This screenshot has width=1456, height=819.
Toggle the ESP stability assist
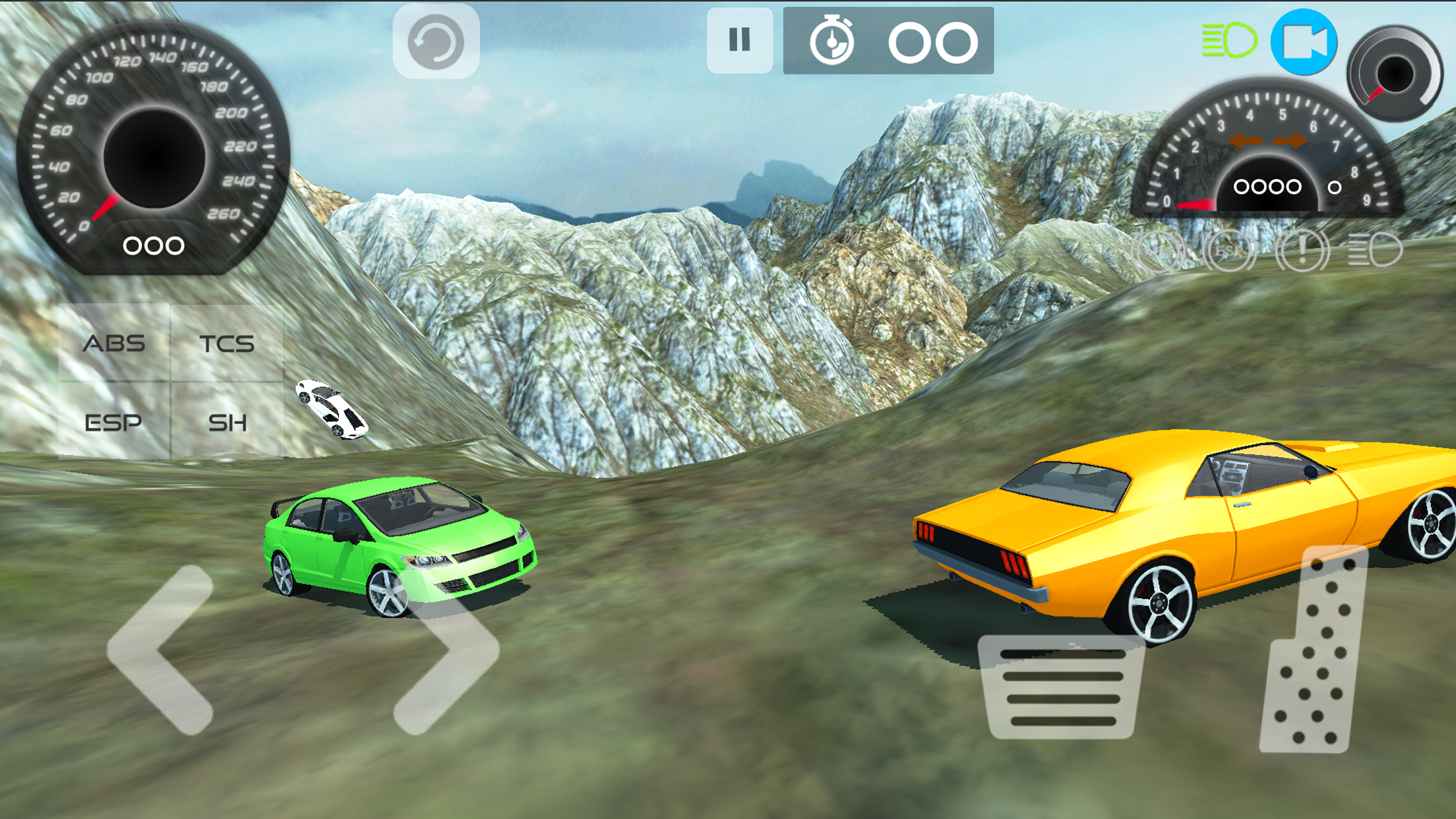pyautogui.click(x=114, y=421)
